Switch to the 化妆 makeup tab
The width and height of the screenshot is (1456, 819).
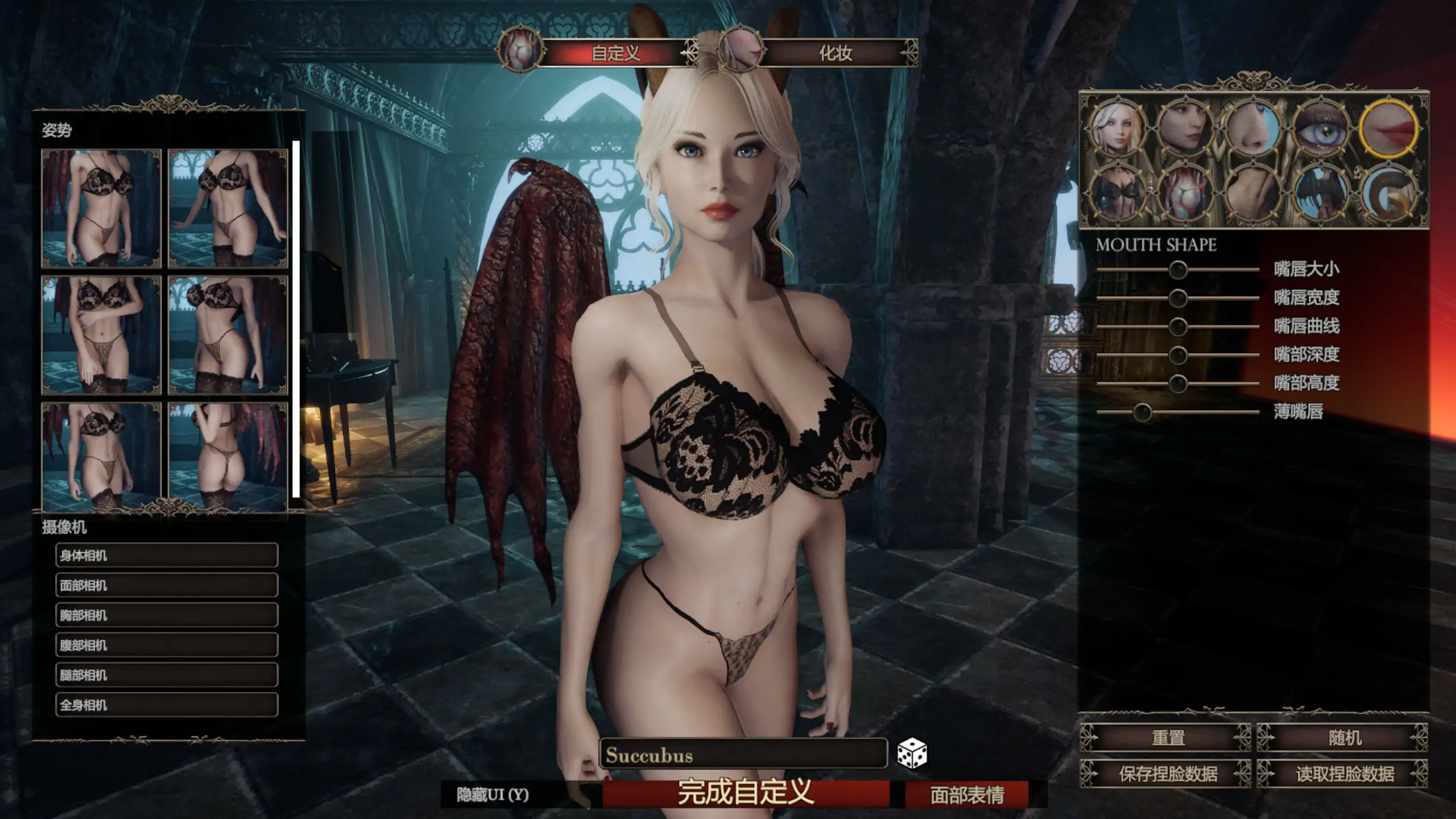835,53
